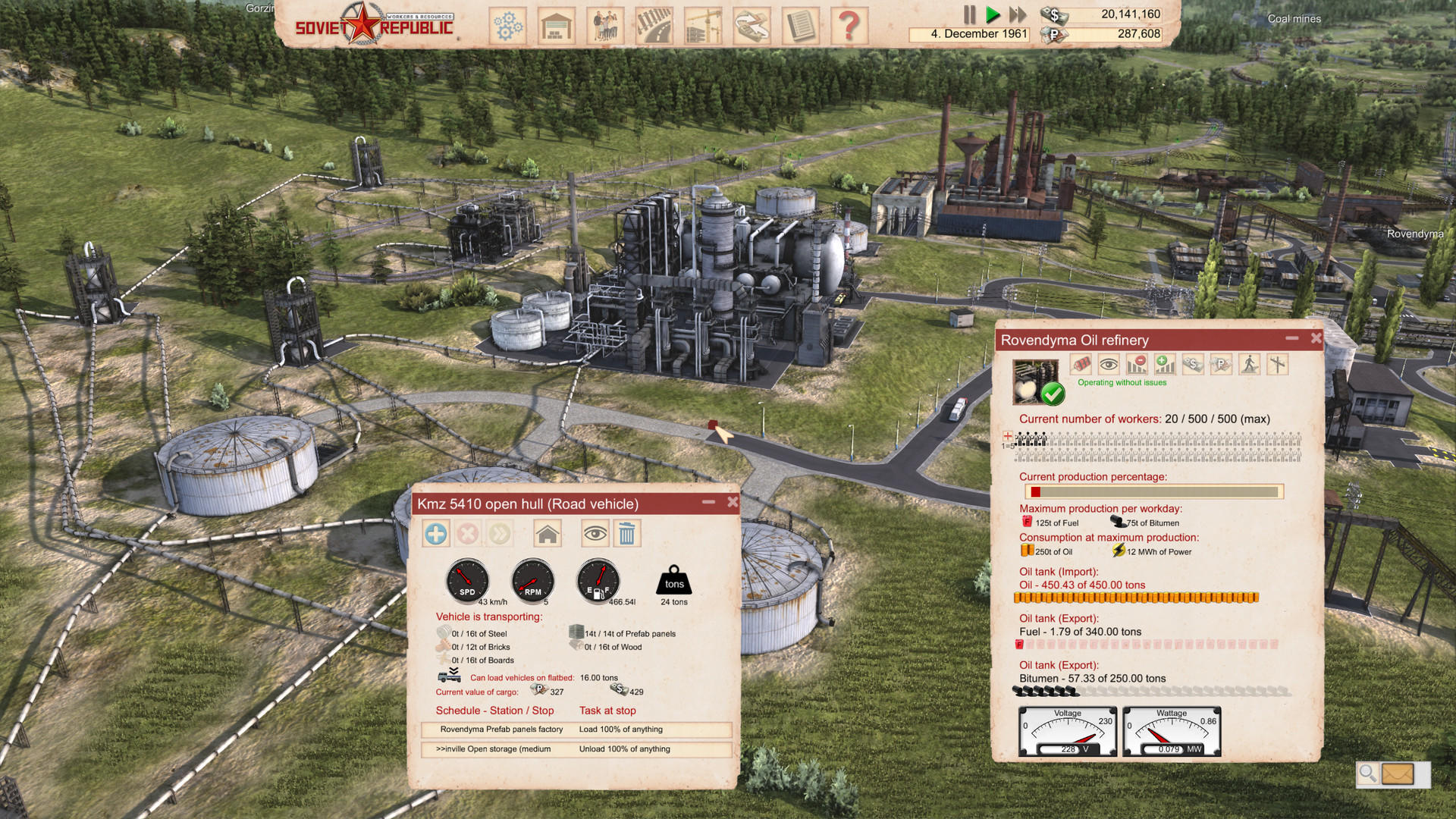Image resolution: width=1456 pixels, height=819 pixels.
Task: Pause the game simulation
Action: [969, 14]
